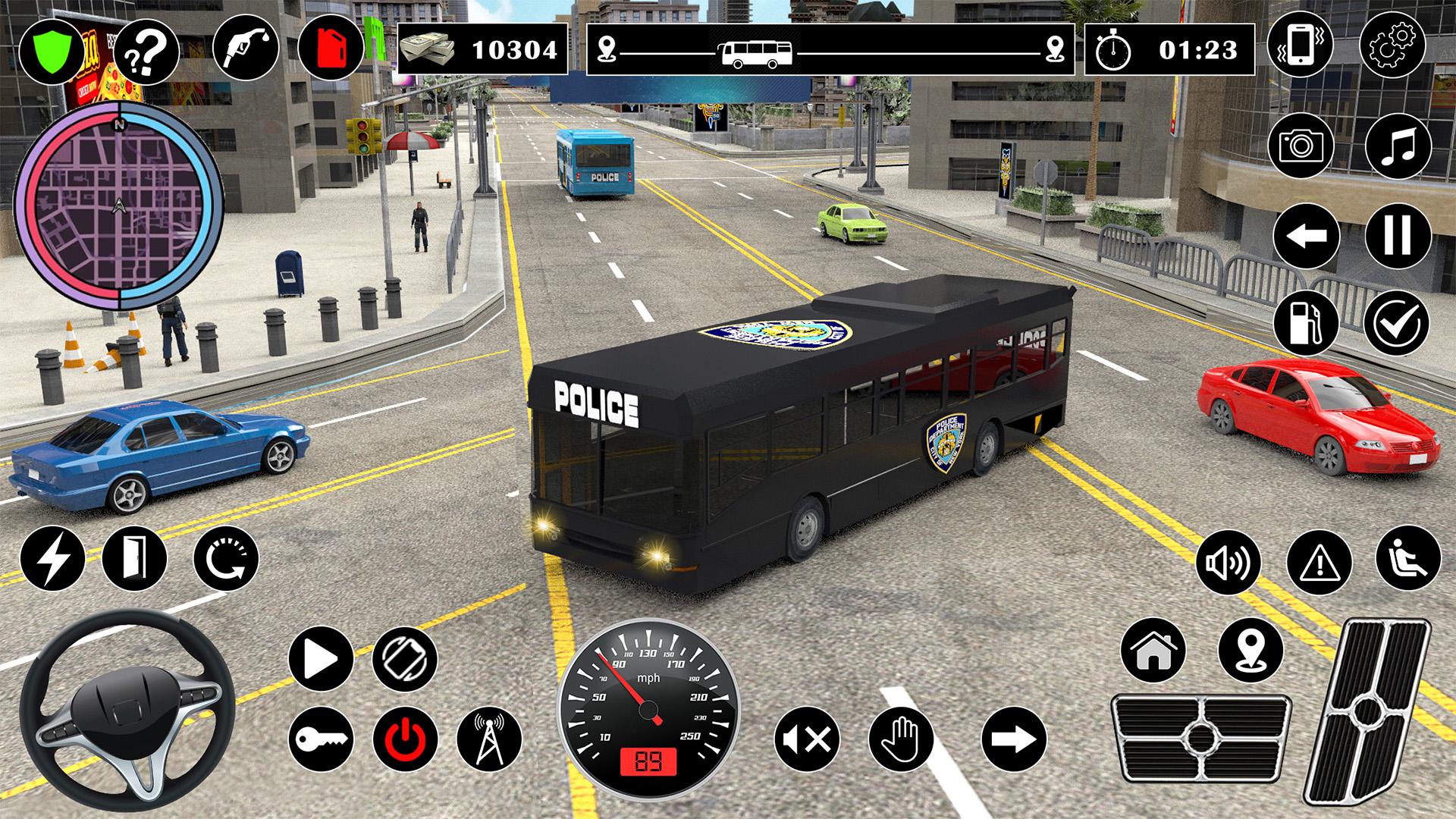Tap the green shield icon
This screenshot has height=819, width=1456.
51,51
